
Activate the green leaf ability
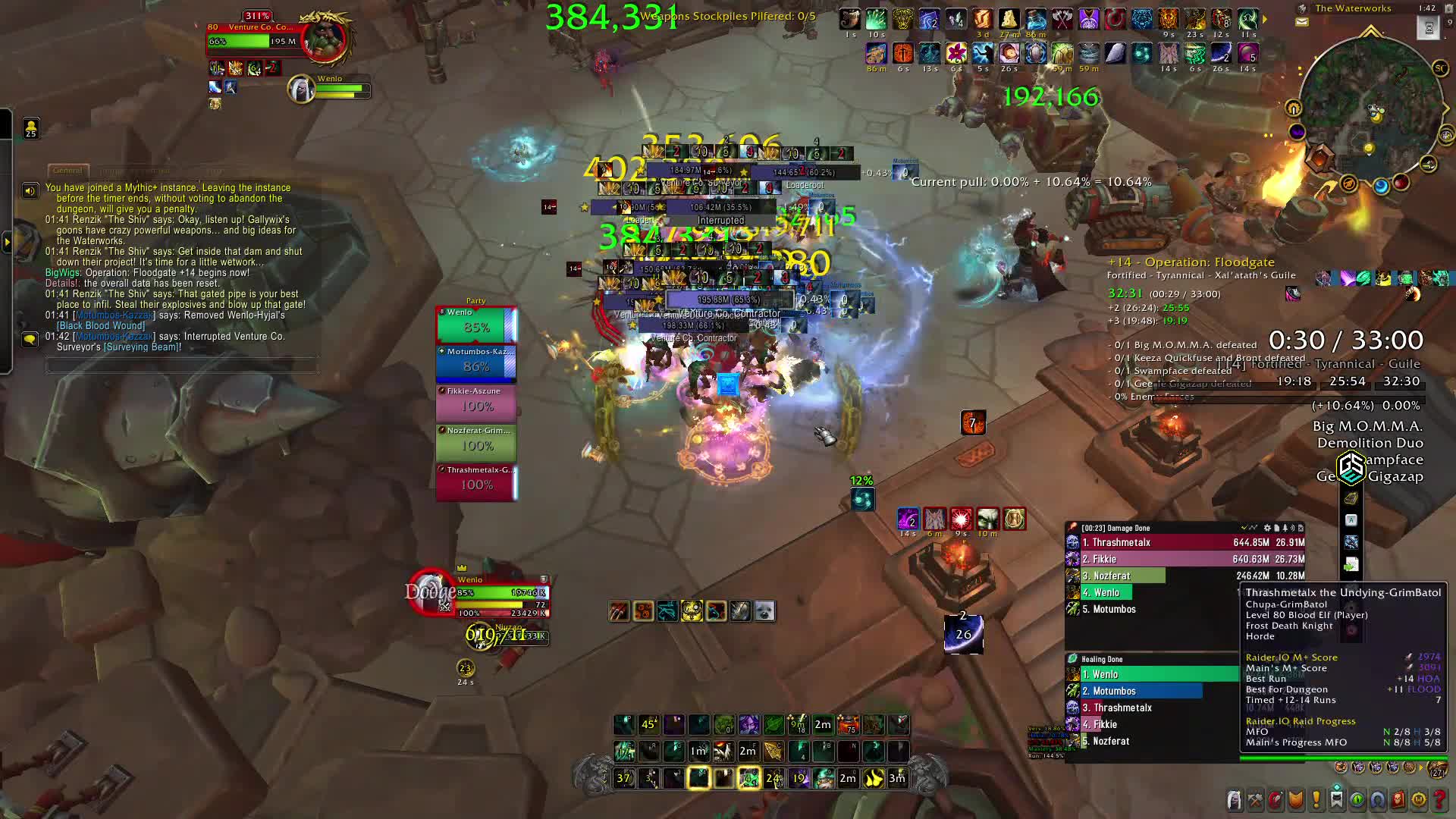(x=773, y=724)
